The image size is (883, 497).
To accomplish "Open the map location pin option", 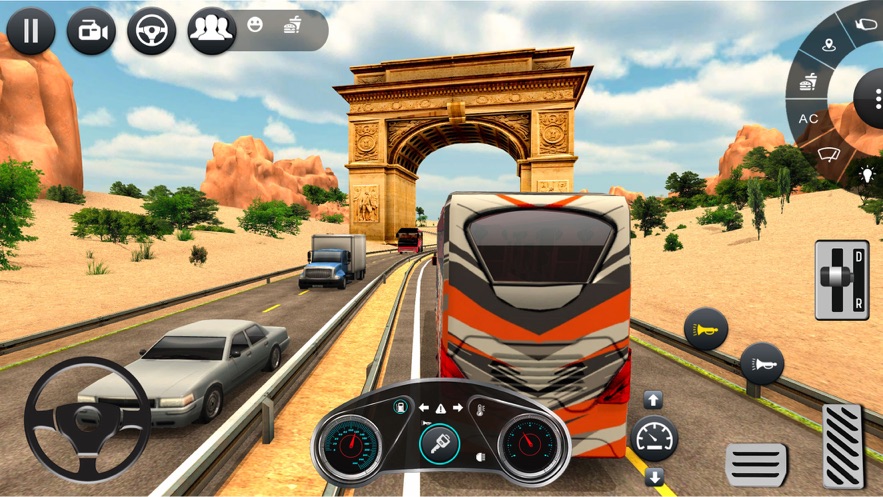I will pos(829,45).
